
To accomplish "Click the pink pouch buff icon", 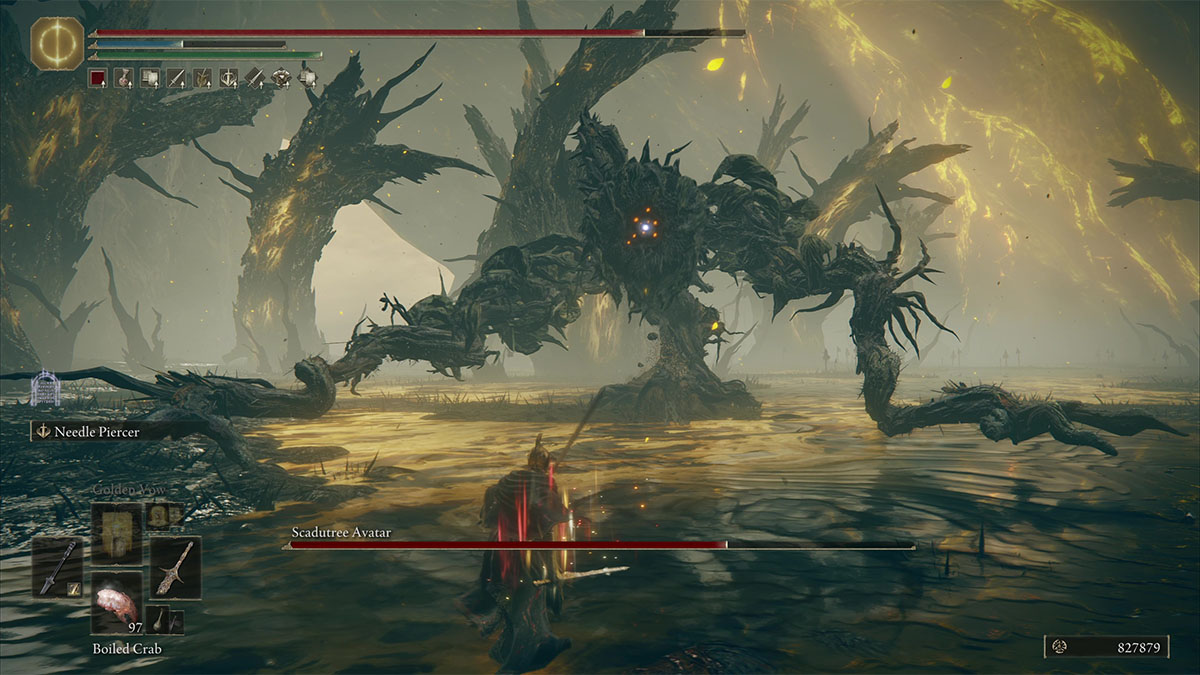I will tap(123, 77).
